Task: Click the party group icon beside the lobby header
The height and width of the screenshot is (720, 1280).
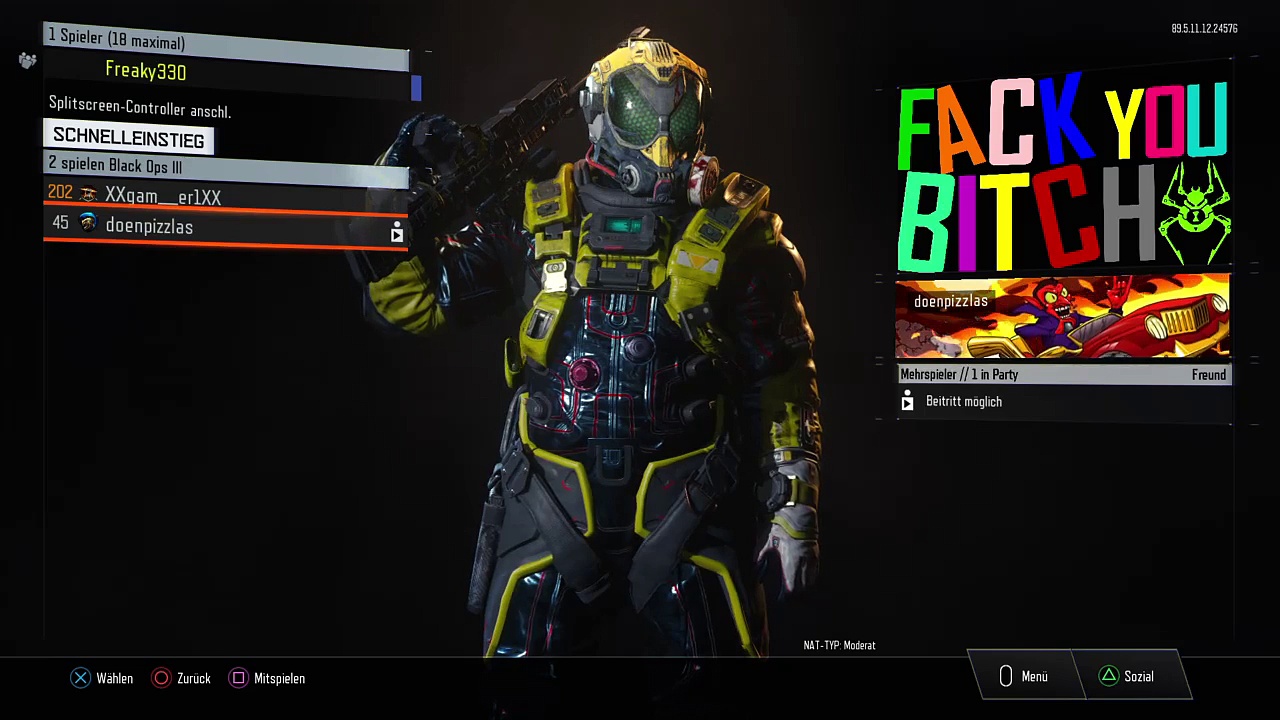Action: point(27,61)
